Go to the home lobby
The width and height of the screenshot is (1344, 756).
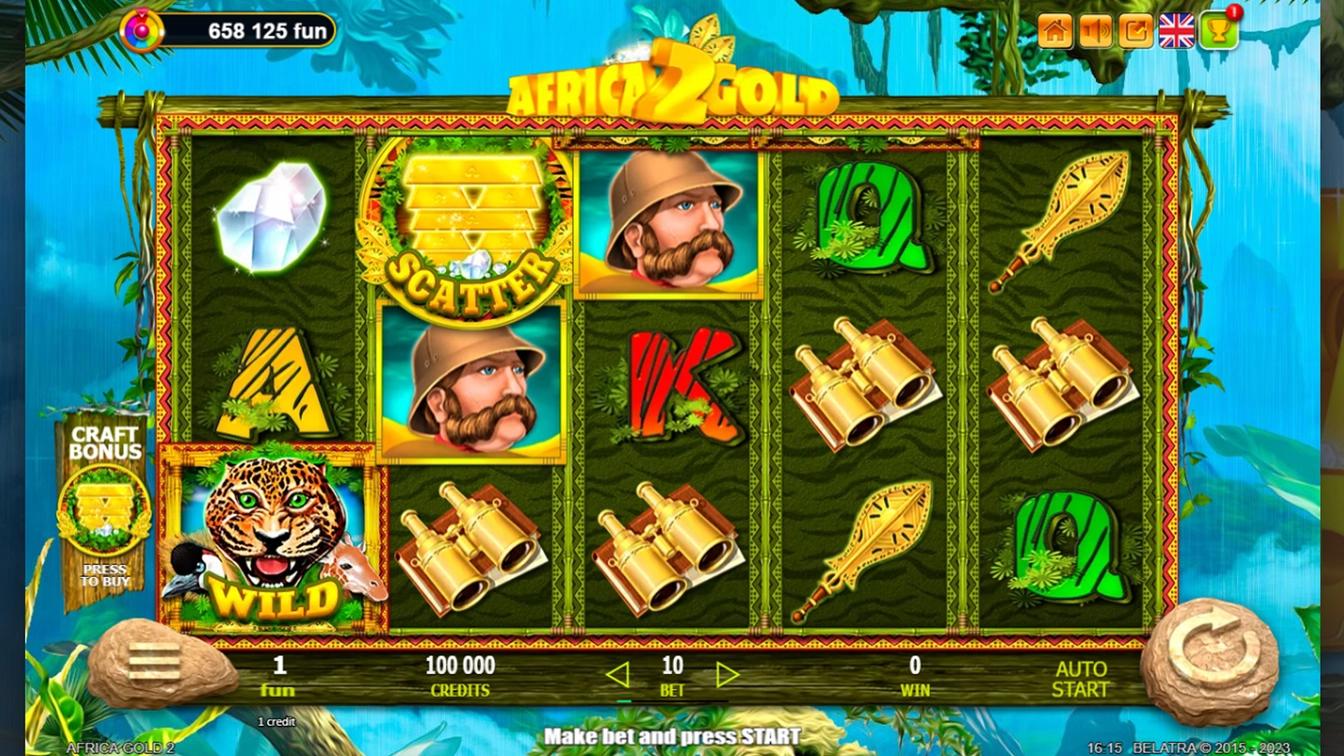1055,31
